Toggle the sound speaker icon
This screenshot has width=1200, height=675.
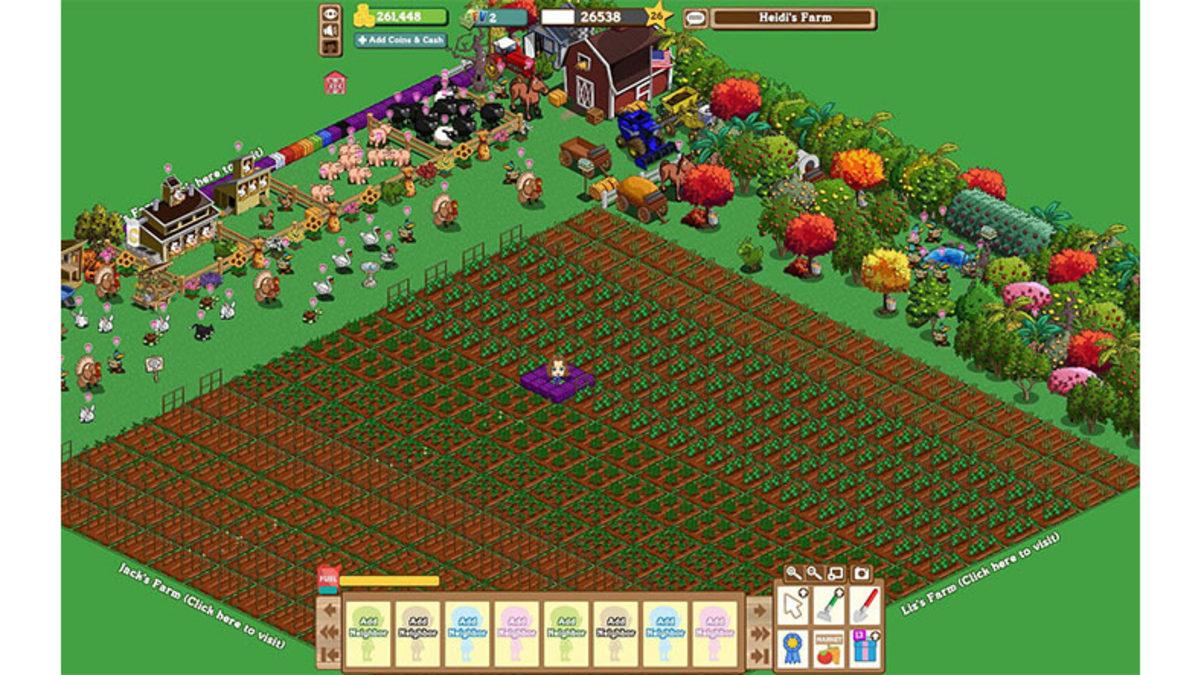point(330,31)
